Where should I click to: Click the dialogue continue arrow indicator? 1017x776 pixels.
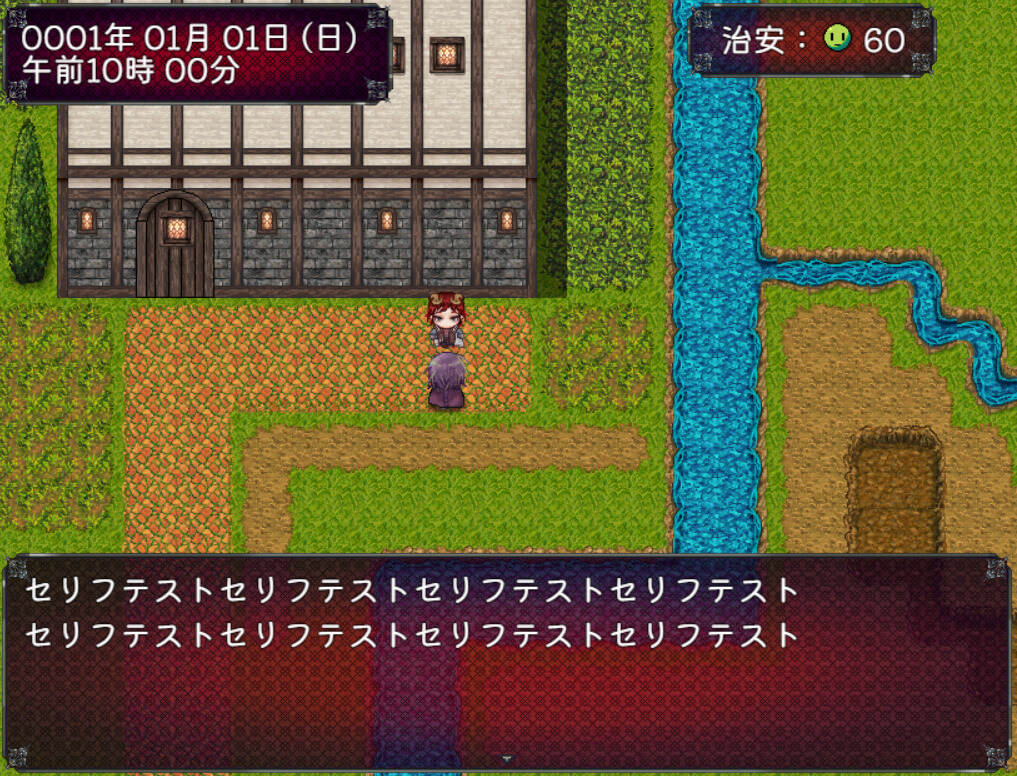(507, 760)
